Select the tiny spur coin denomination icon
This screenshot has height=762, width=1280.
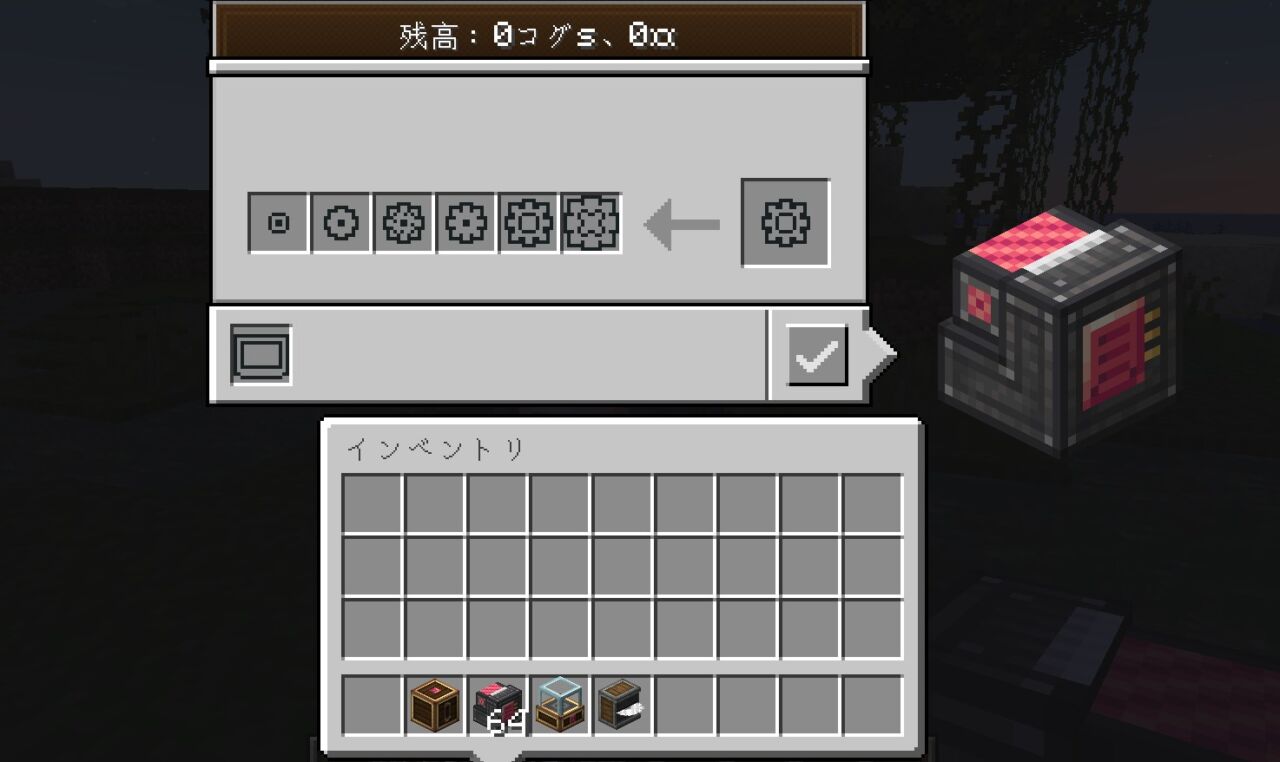(277, 223)
